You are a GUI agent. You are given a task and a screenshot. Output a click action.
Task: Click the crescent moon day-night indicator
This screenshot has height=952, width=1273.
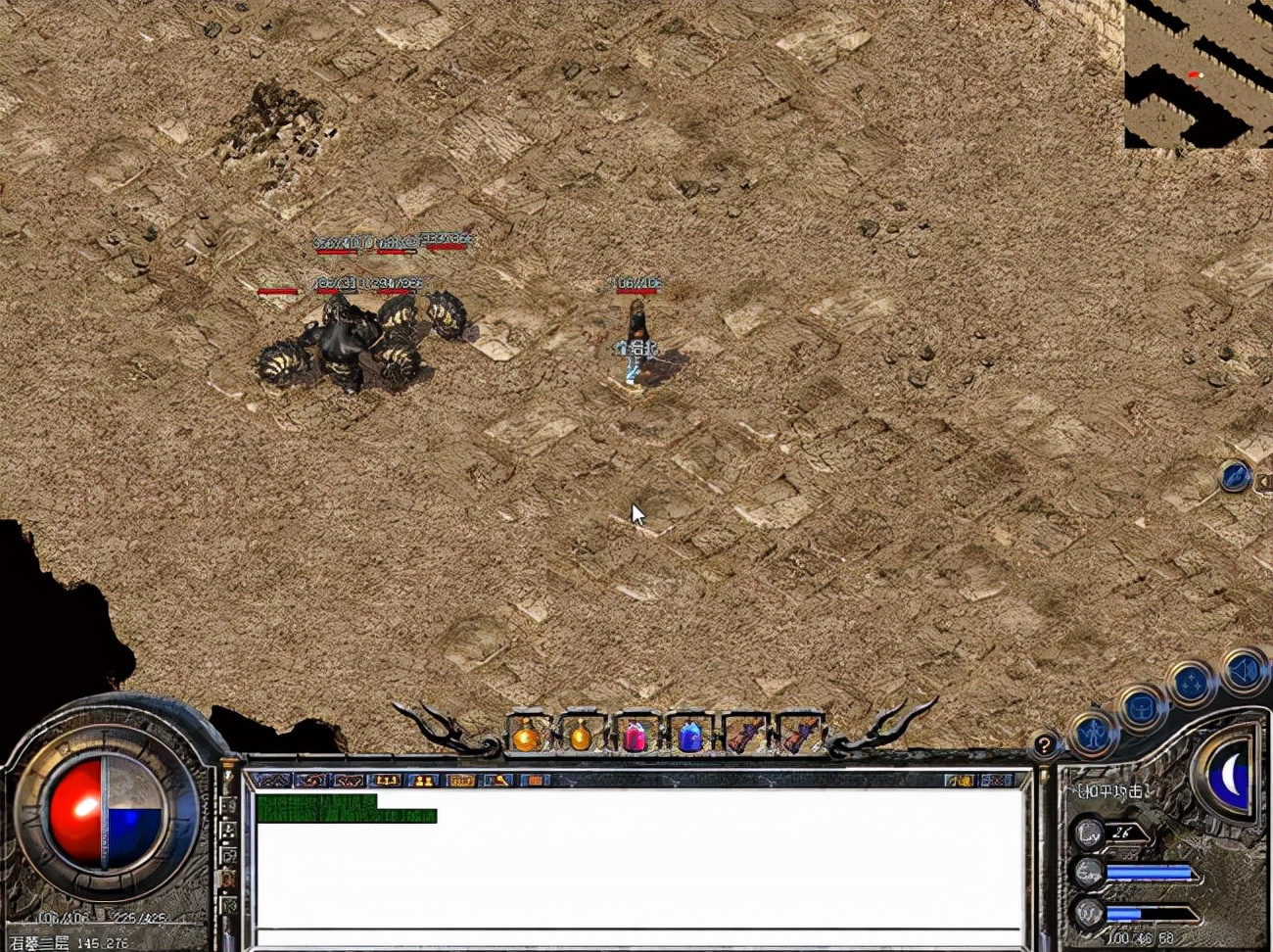(1230, 777)
